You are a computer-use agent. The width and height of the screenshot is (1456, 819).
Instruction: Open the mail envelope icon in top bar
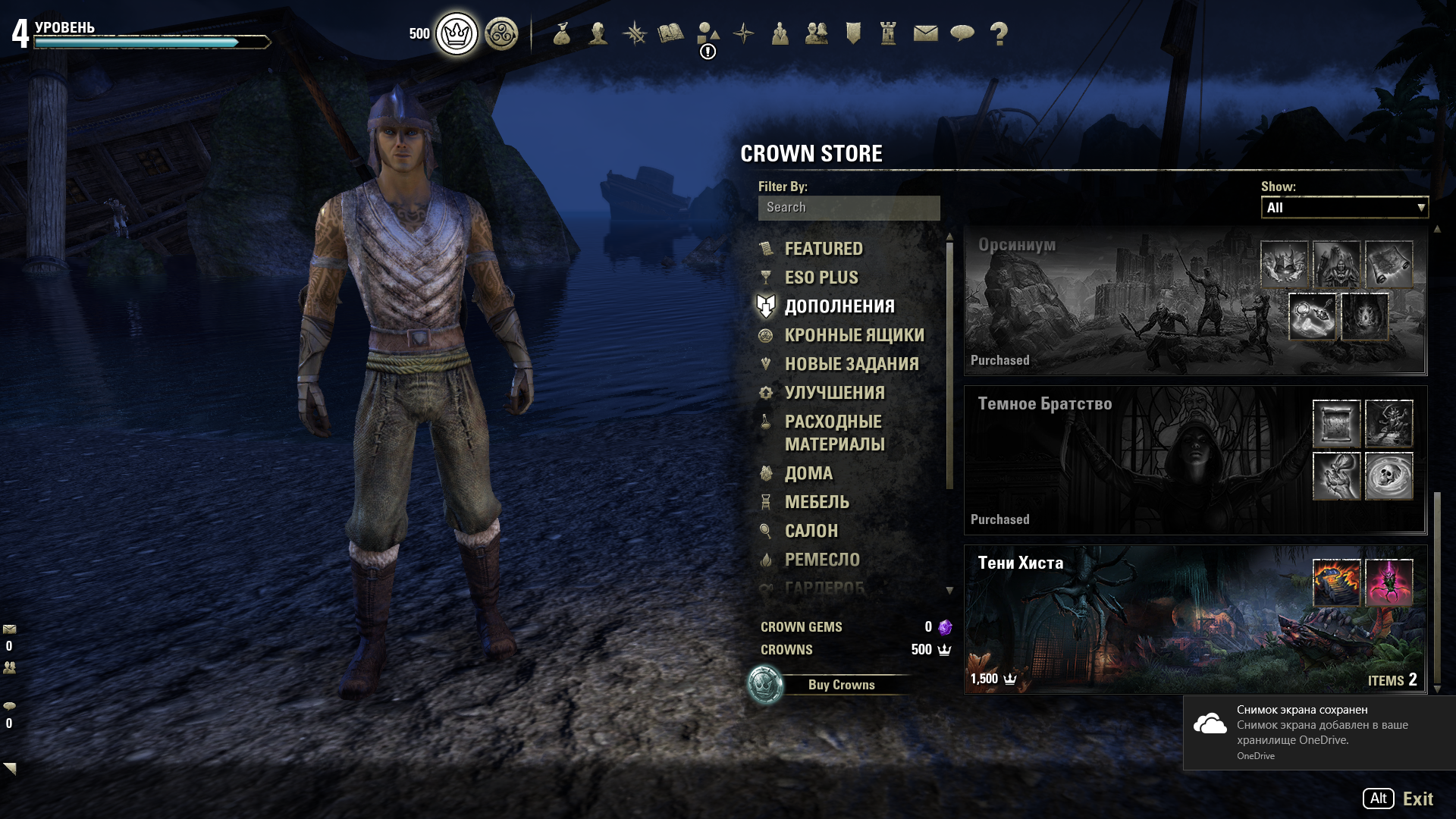pos(925,33)
